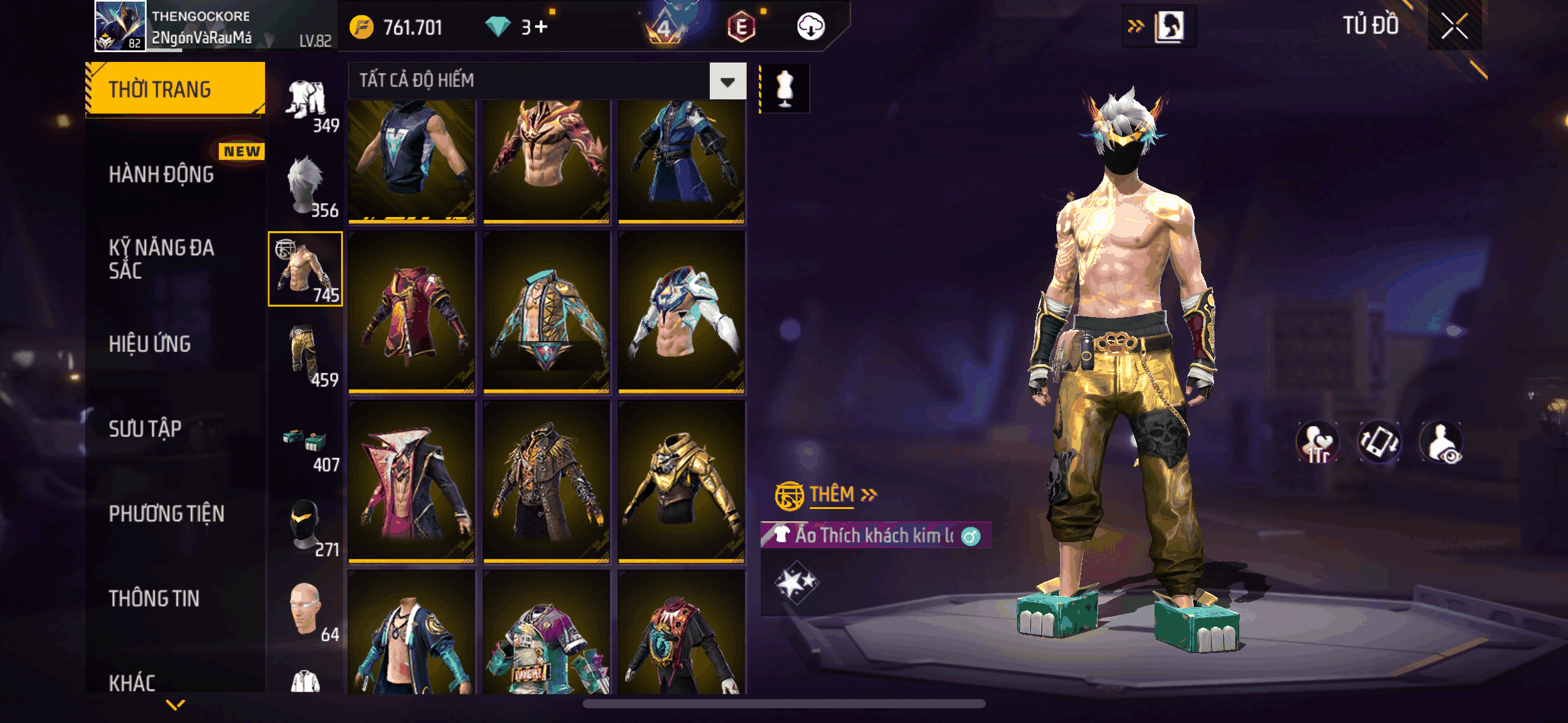Select the white and blue armor top
Viewport: 1568px width, 723px height.
point(681,312)
